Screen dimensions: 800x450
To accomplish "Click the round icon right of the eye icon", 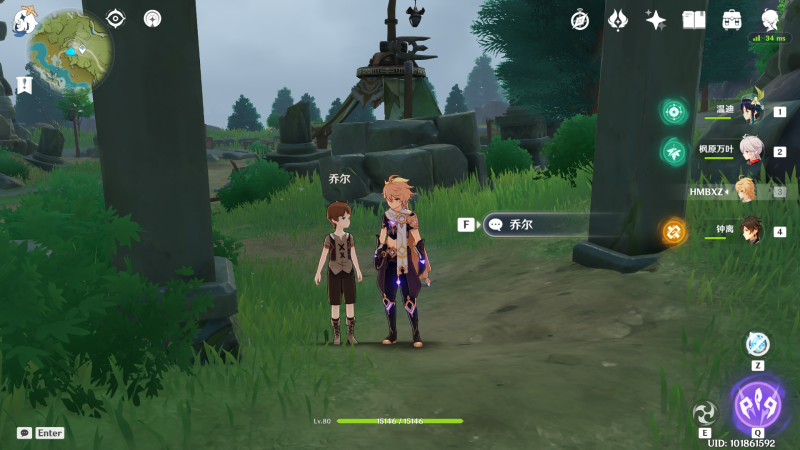I will 152,18.
